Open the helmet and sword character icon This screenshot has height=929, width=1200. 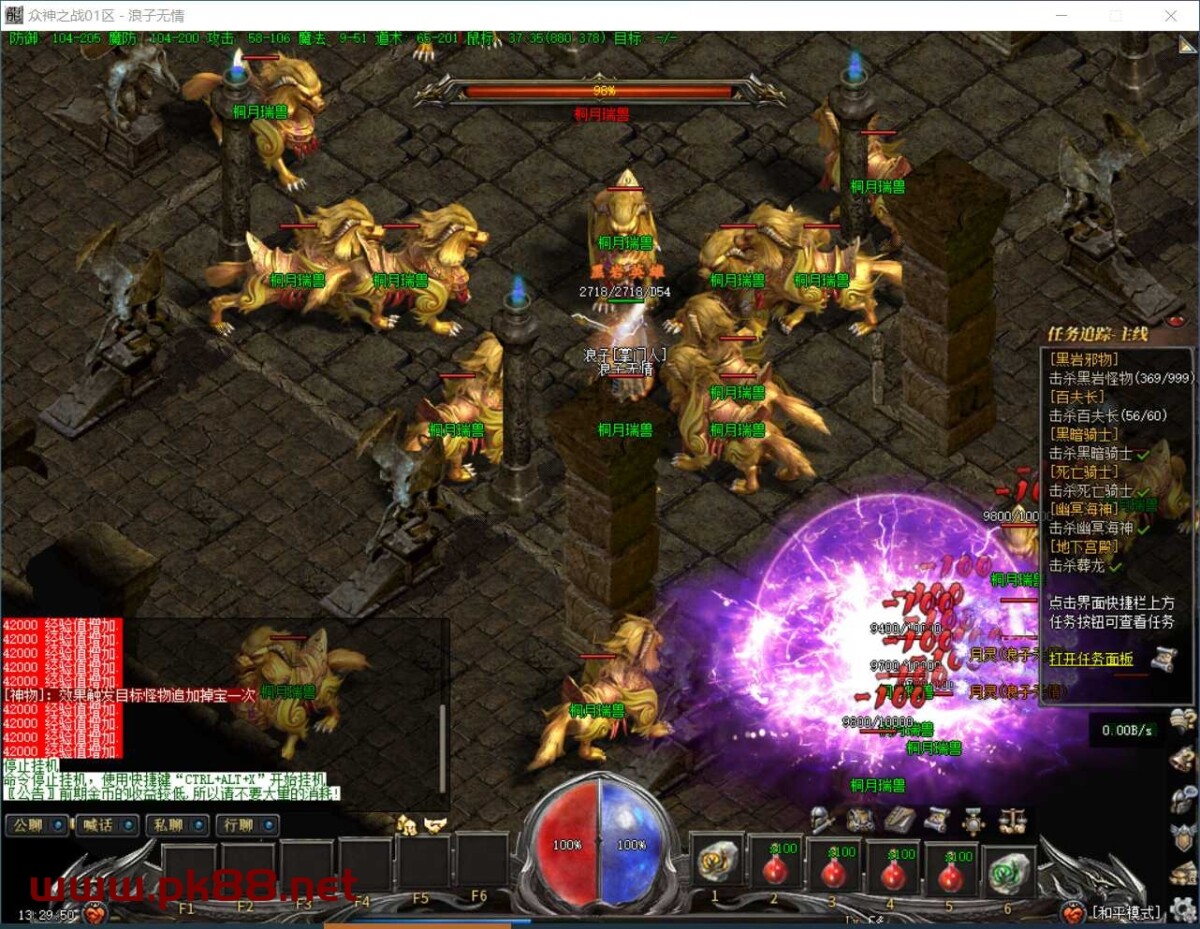822,820
